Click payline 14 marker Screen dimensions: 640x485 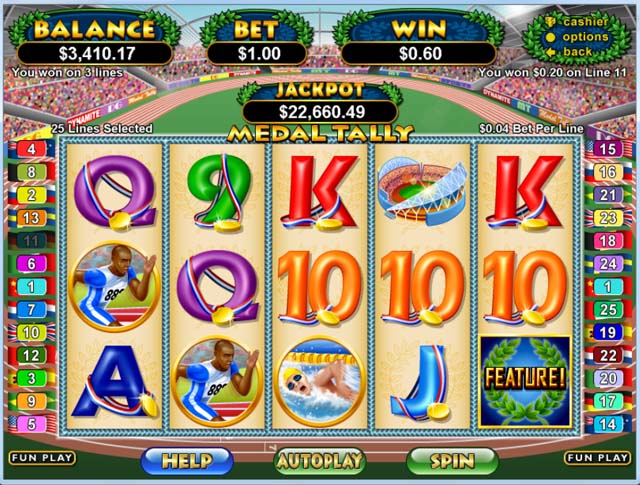tap(607, 424)
